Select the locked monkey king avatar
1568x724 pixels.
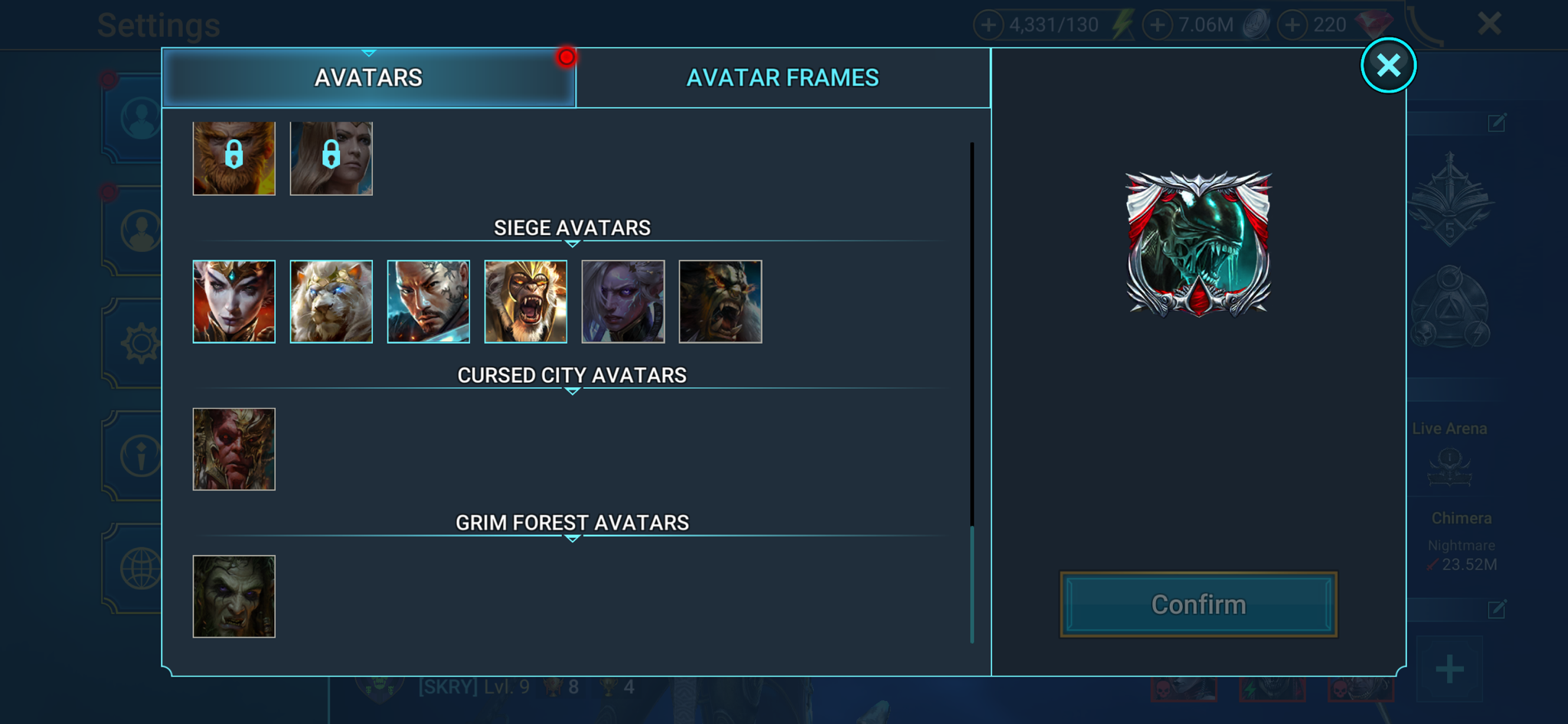click(234, 158)
